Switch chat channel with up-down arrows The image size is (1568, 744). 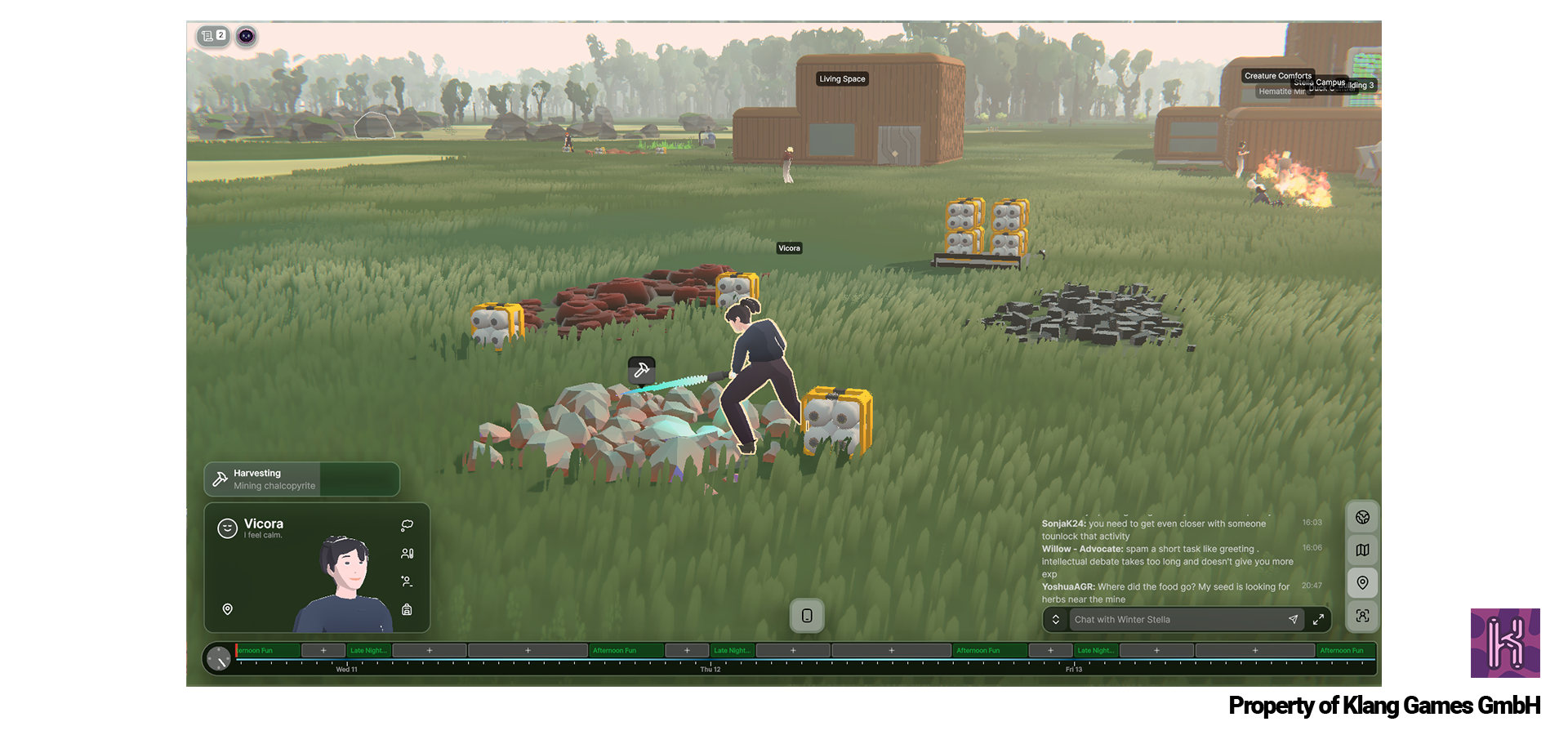tap(1055, 620)
